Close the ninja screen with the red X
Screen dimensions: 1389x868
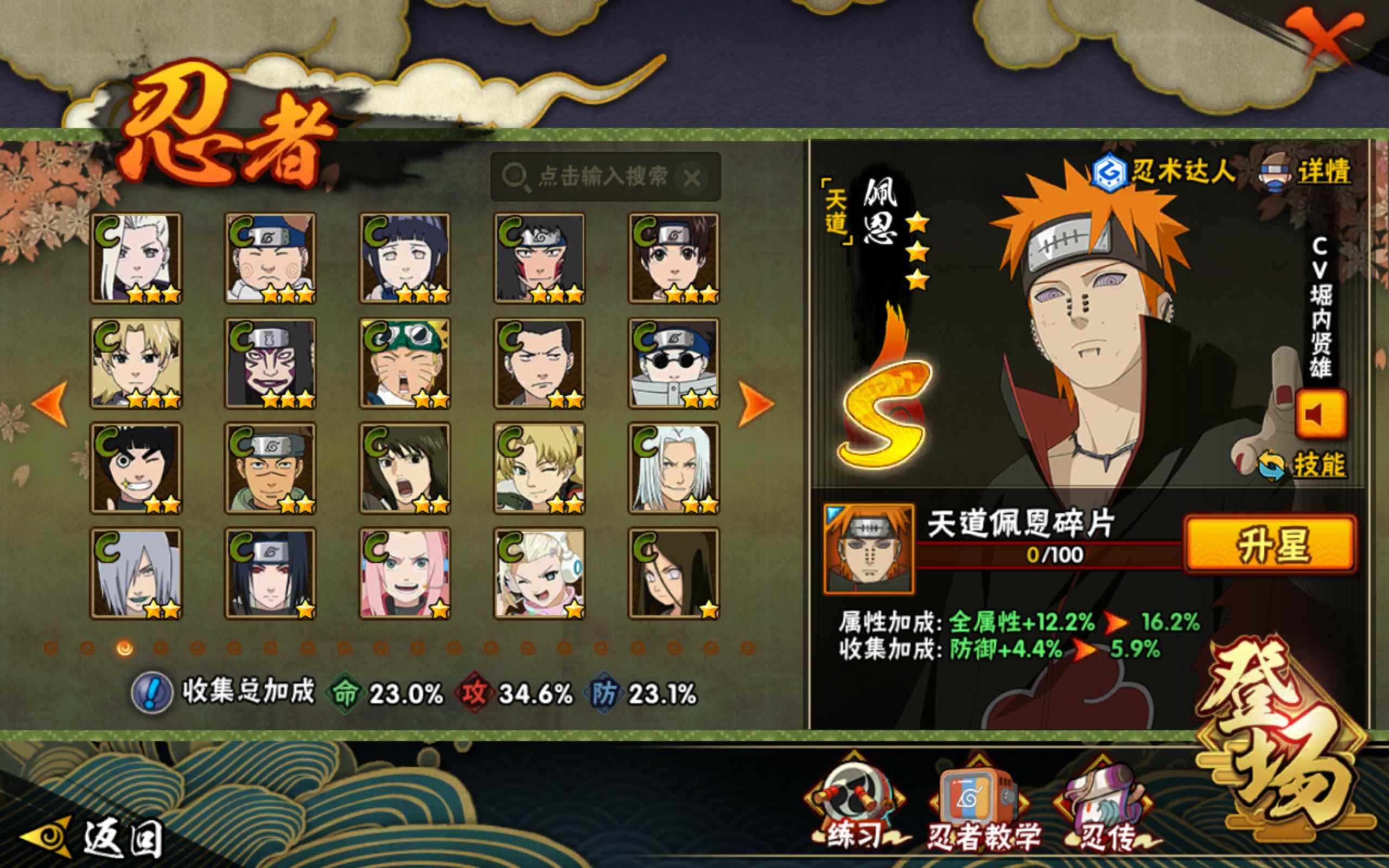coord(1323,40)
